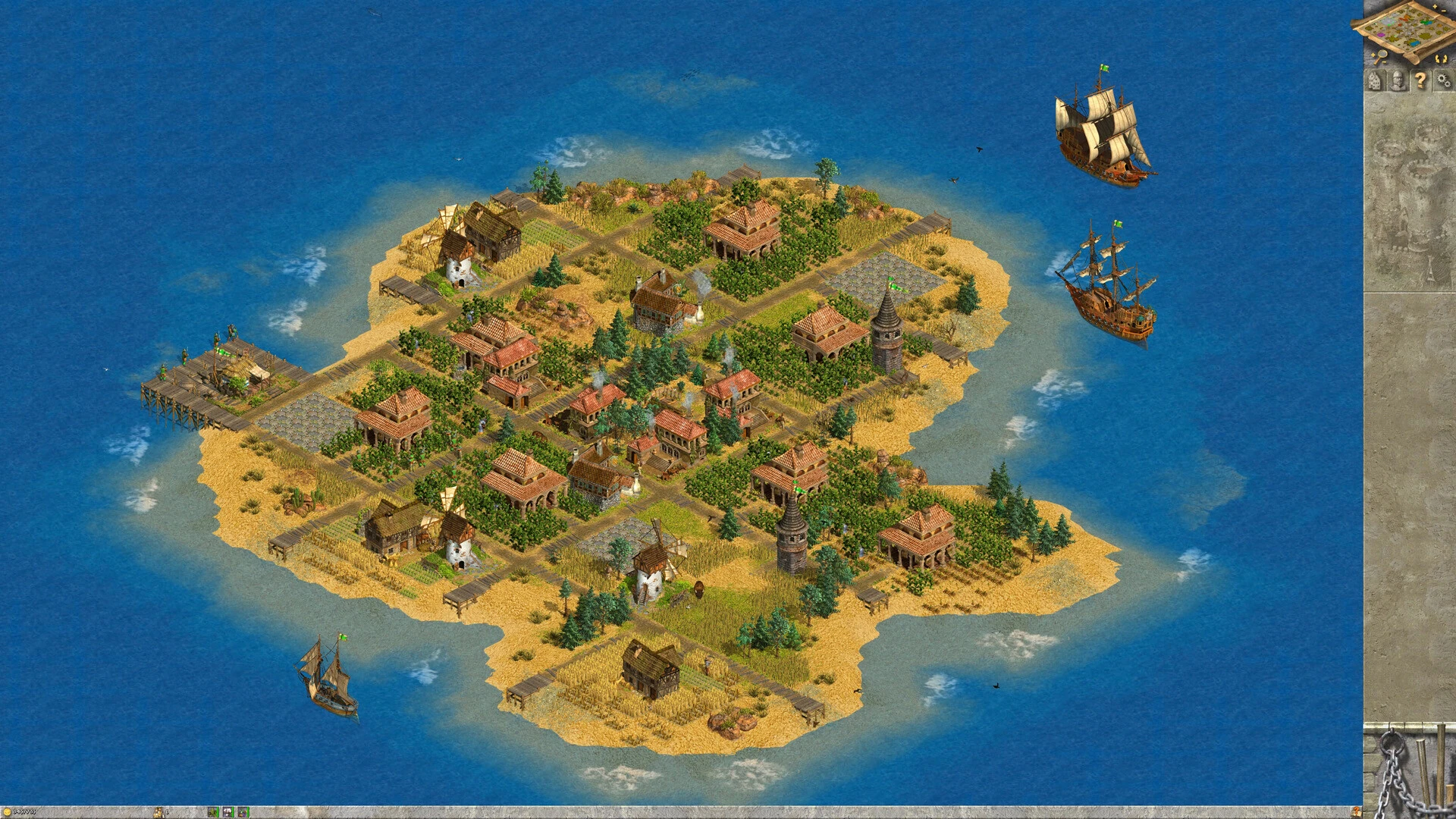Zoom out using the magnifier minus icon

coord(1384,62)
